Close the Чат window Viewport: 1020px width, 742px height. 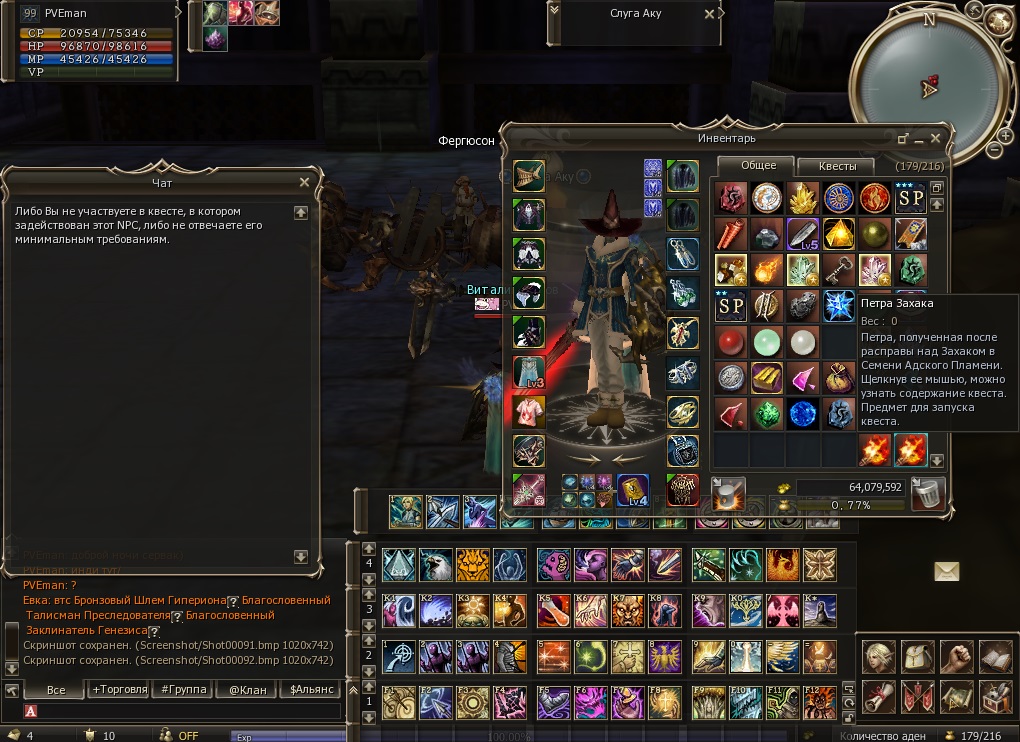click(304, 182)
